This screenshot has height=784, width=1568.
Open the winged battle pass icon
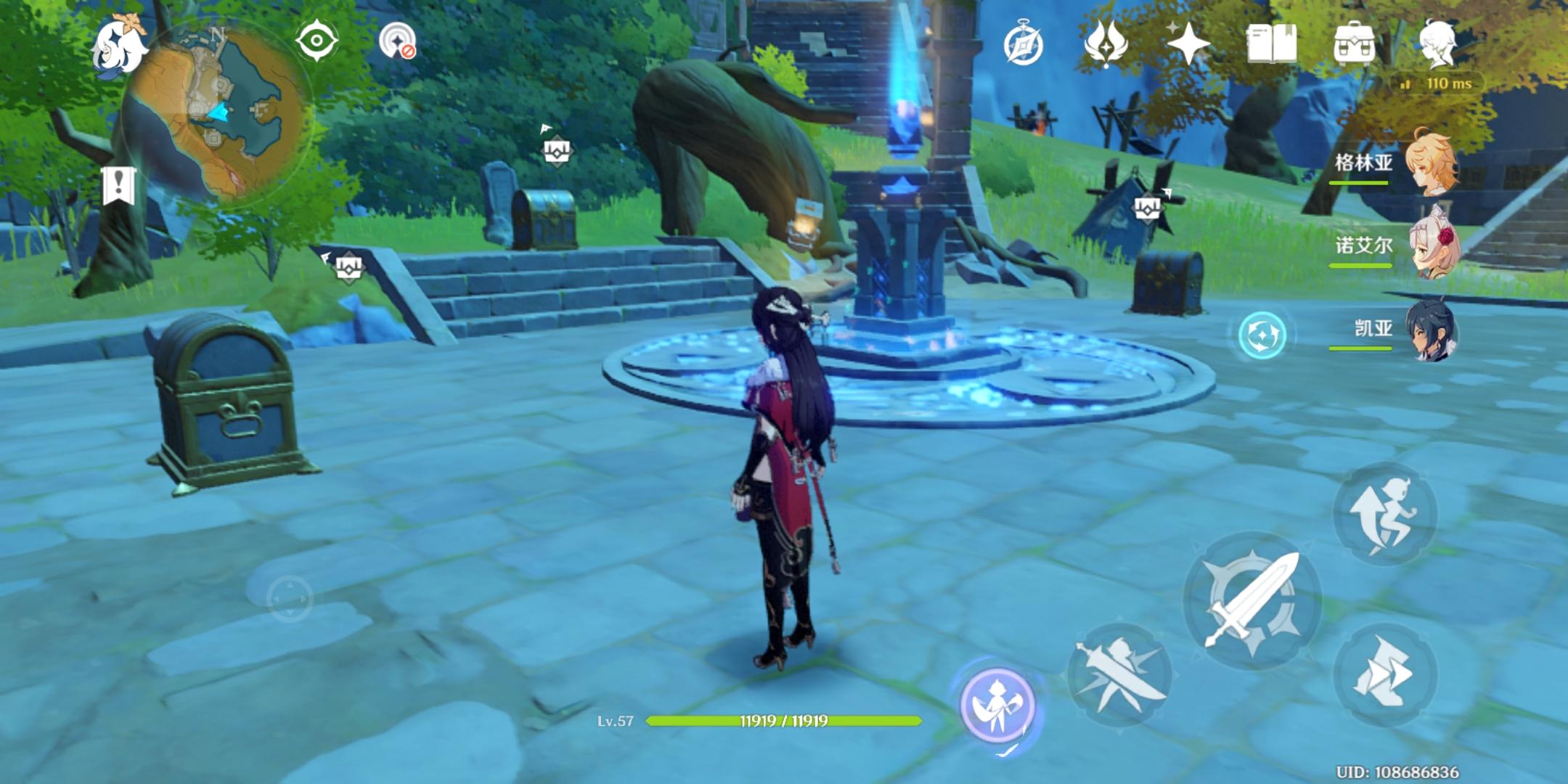click(1104, 44)
